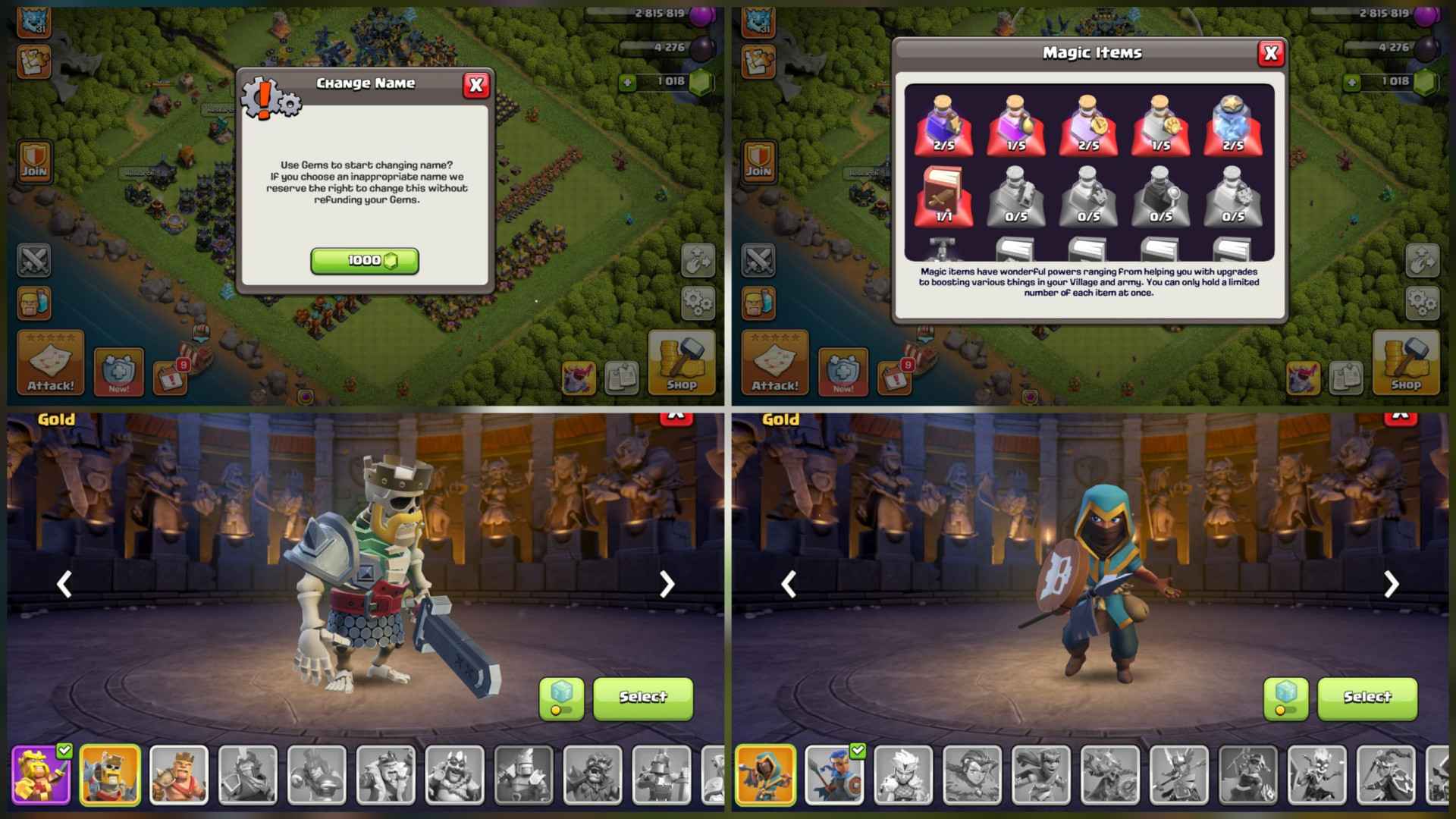
Task: Click right arrow to view next skin
Action: [666, 584]
